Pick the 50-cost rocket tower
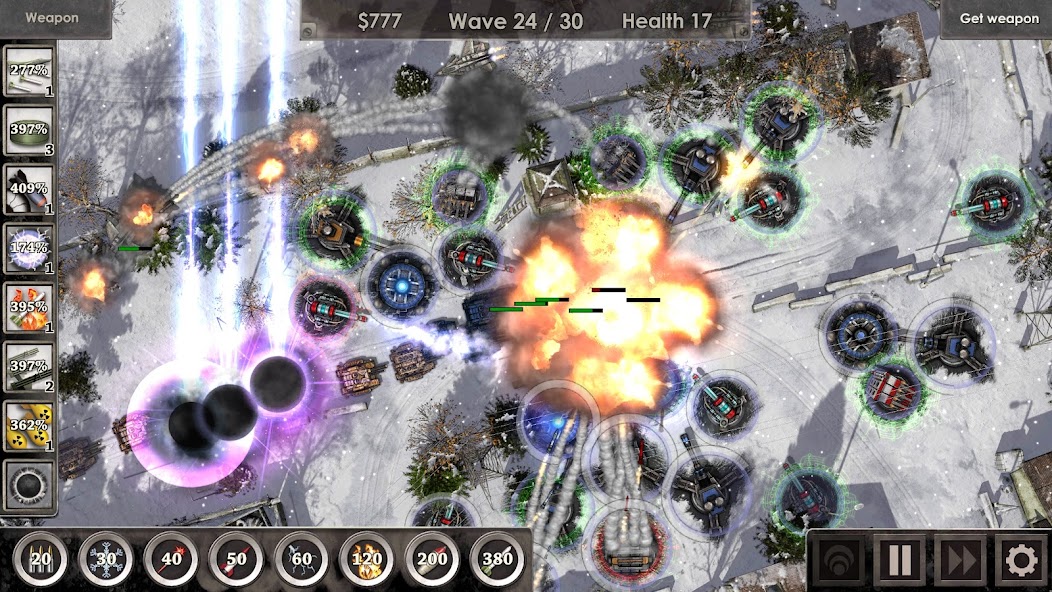 [x=236, y=559]
